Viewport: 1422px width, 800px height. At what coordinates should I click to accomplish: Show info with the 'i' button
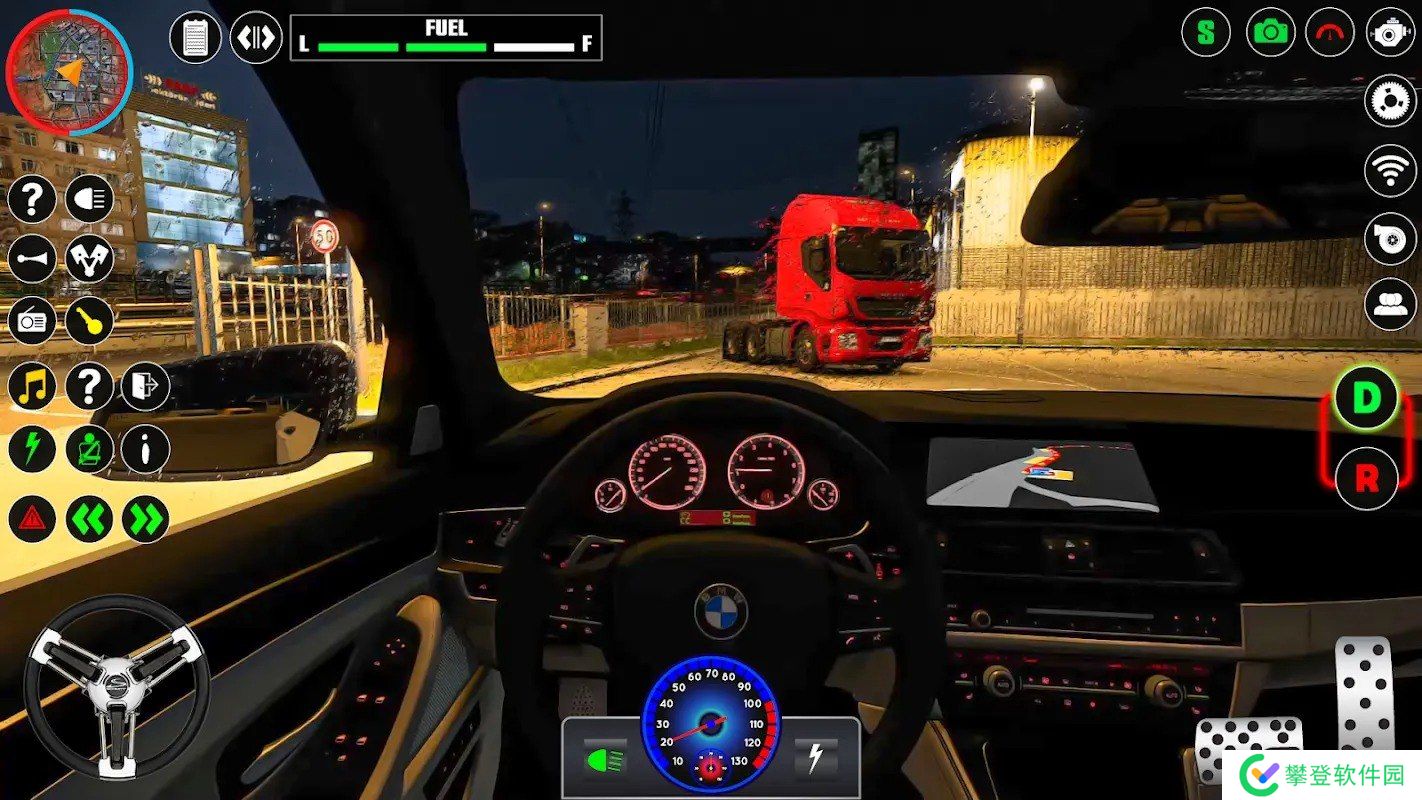click(x=146, y=449)
